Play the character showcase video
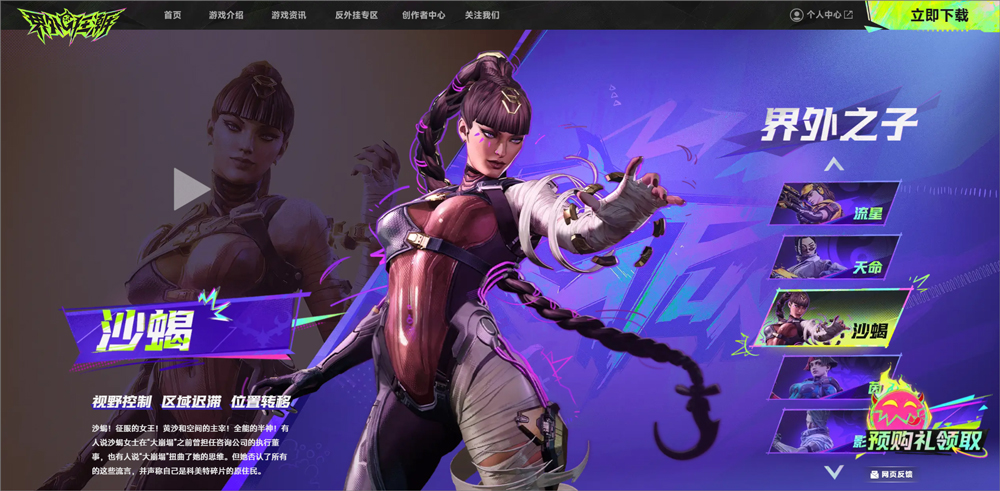Screen dimensions: 1000x491 click(x=191, y=189)
